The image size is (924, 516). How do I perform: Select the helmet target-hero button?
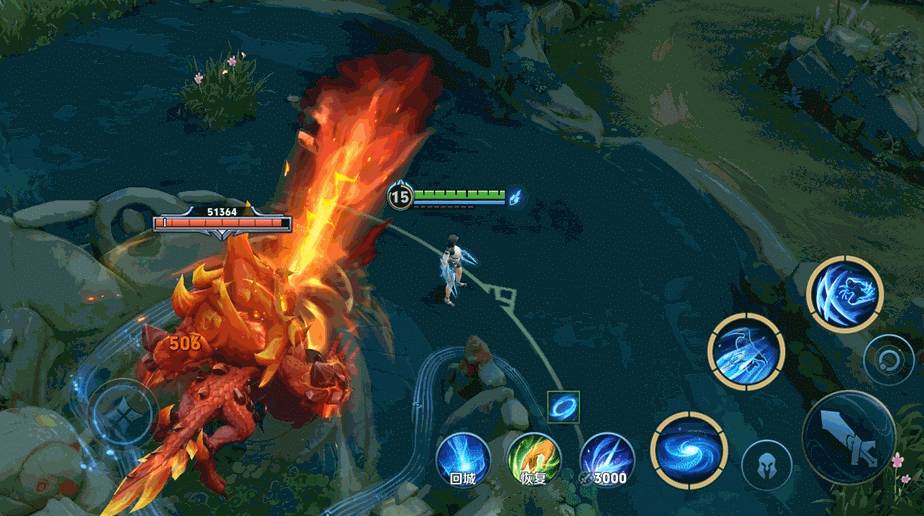click(766, 465)
